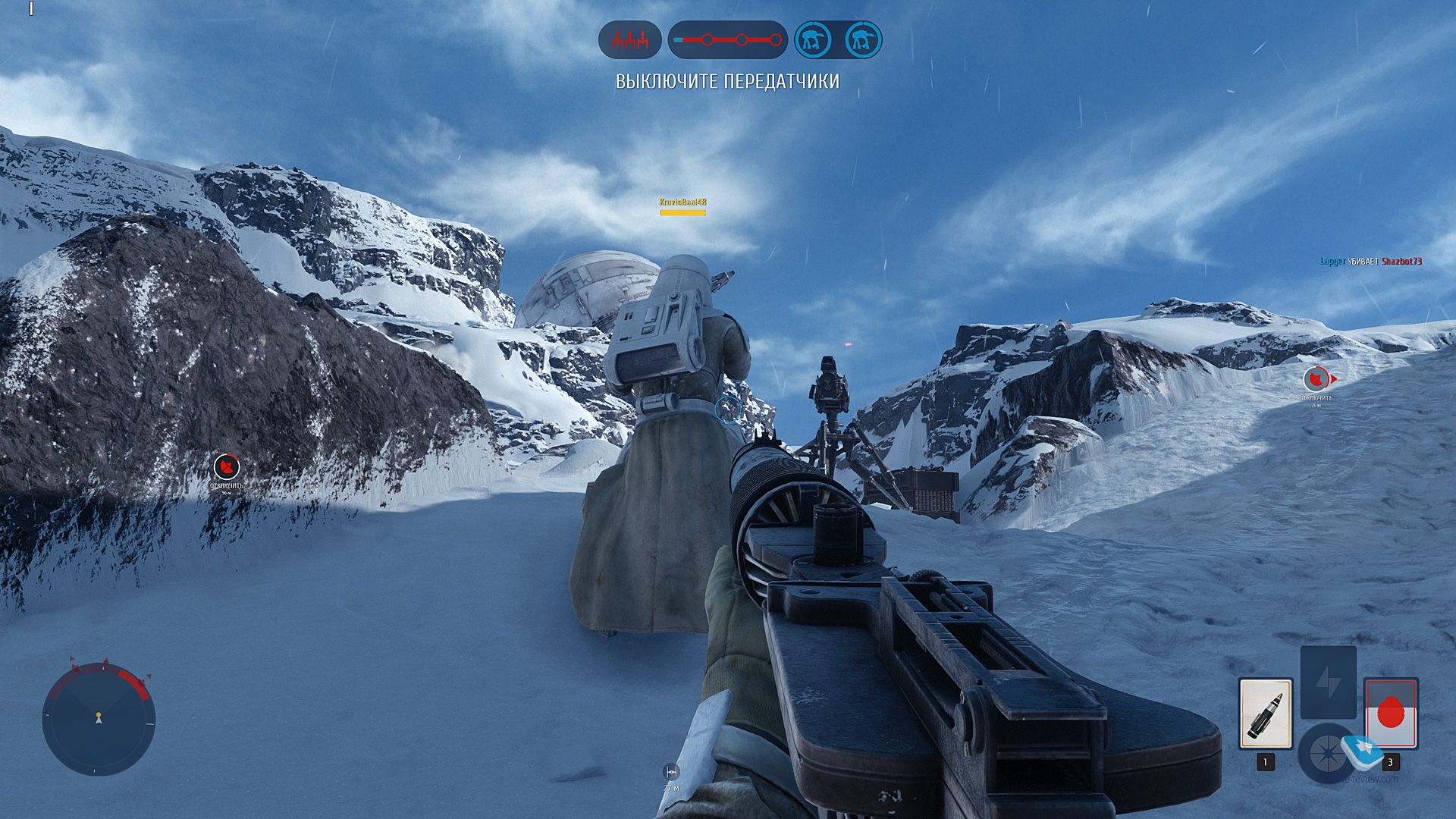
Task: Use the red helmet card in slot 3
Action: pos(1391,714)
